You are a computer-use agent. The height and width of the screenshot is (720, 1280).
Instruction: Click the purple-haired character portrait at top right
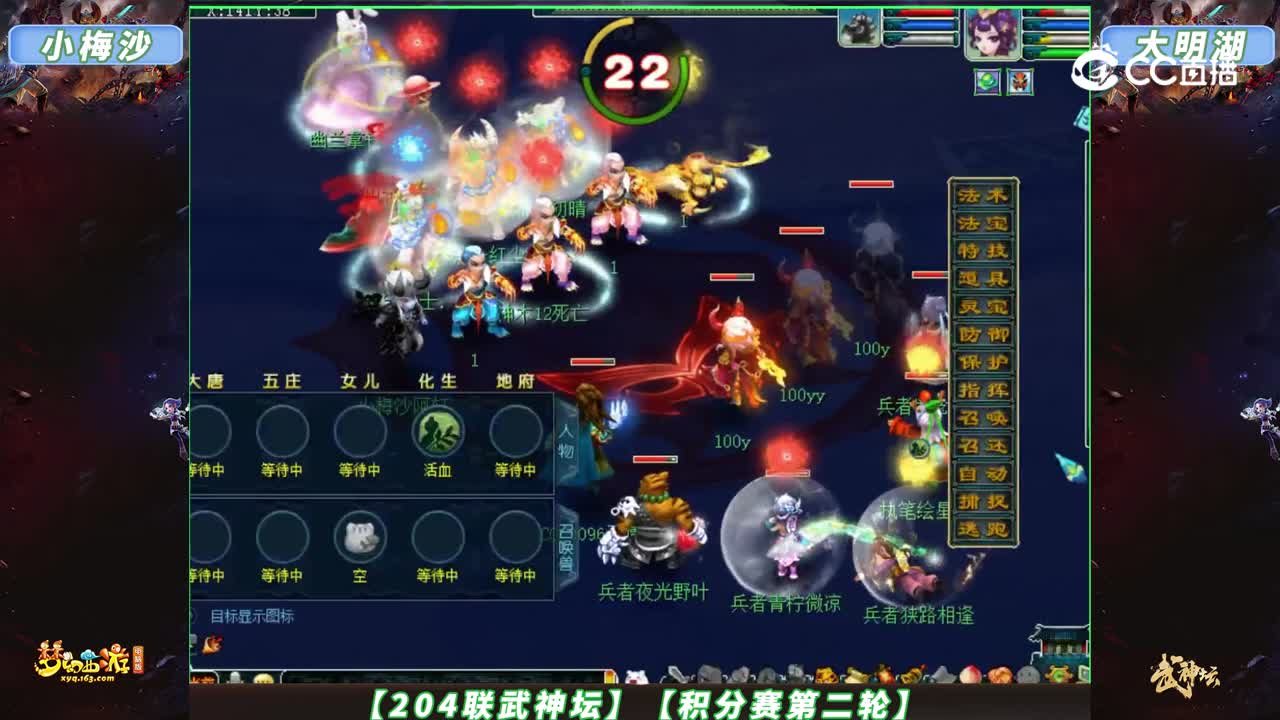tap(992, 32)
